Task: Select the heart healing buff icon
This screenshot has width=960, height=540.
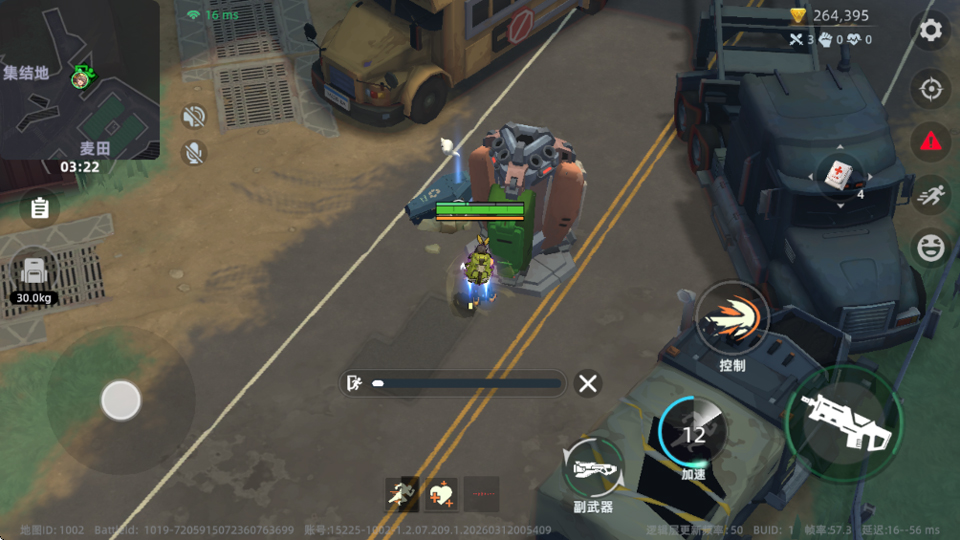Action: [x=441, y=494]
